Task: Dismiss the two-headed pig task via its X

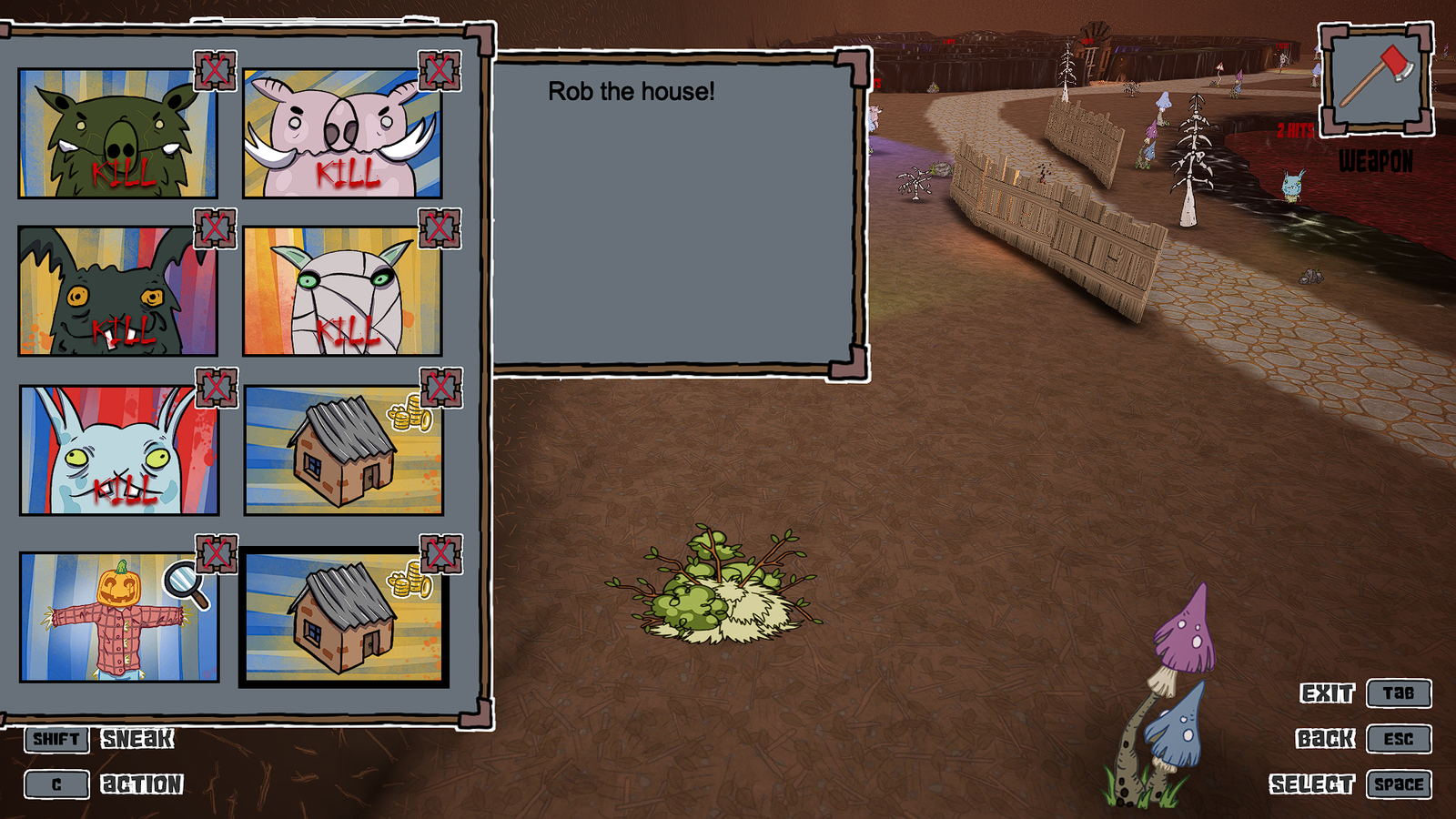Action: point(440,70)
